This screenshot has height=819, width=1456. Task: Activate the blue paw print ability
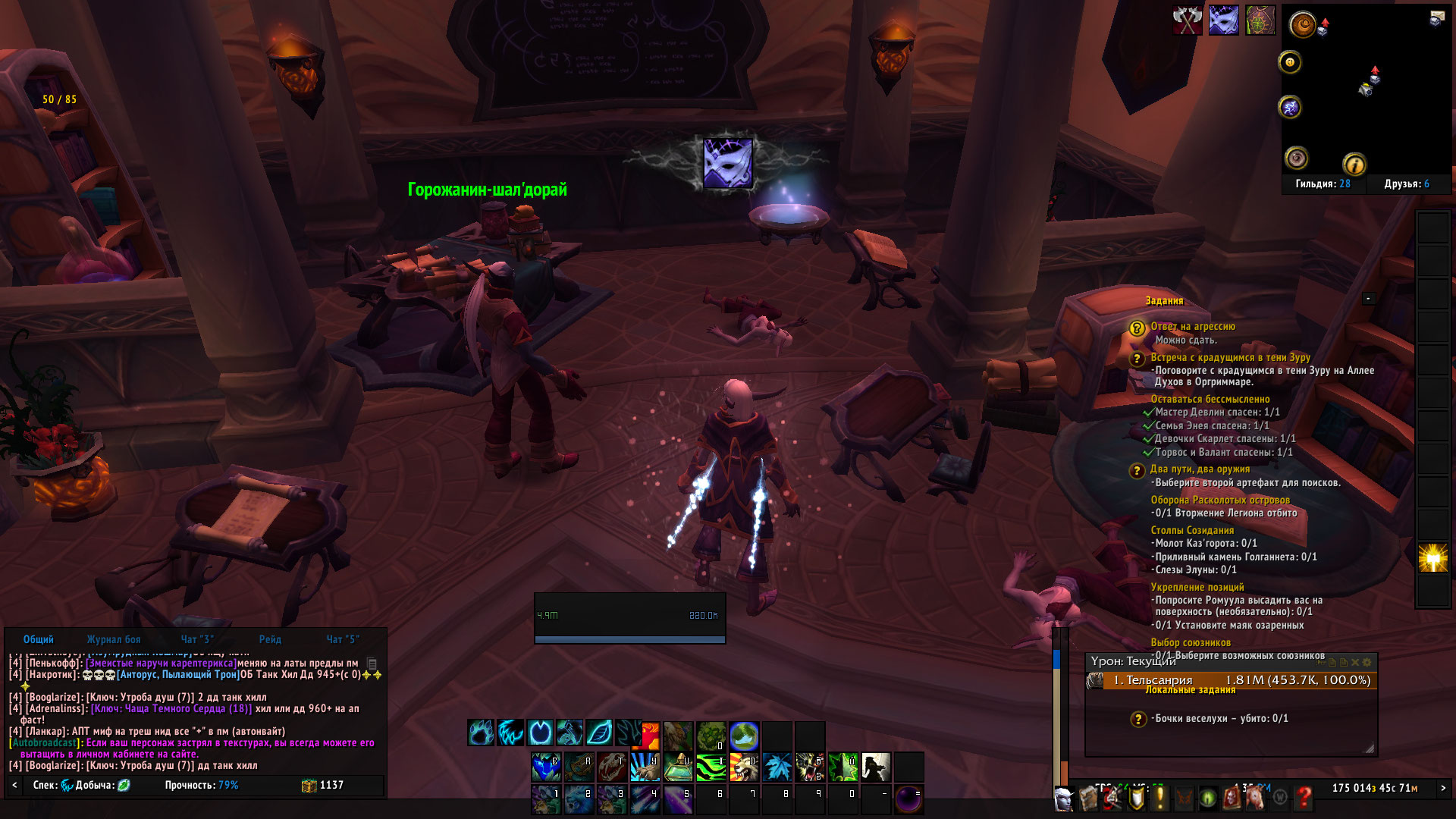[481, 733]
